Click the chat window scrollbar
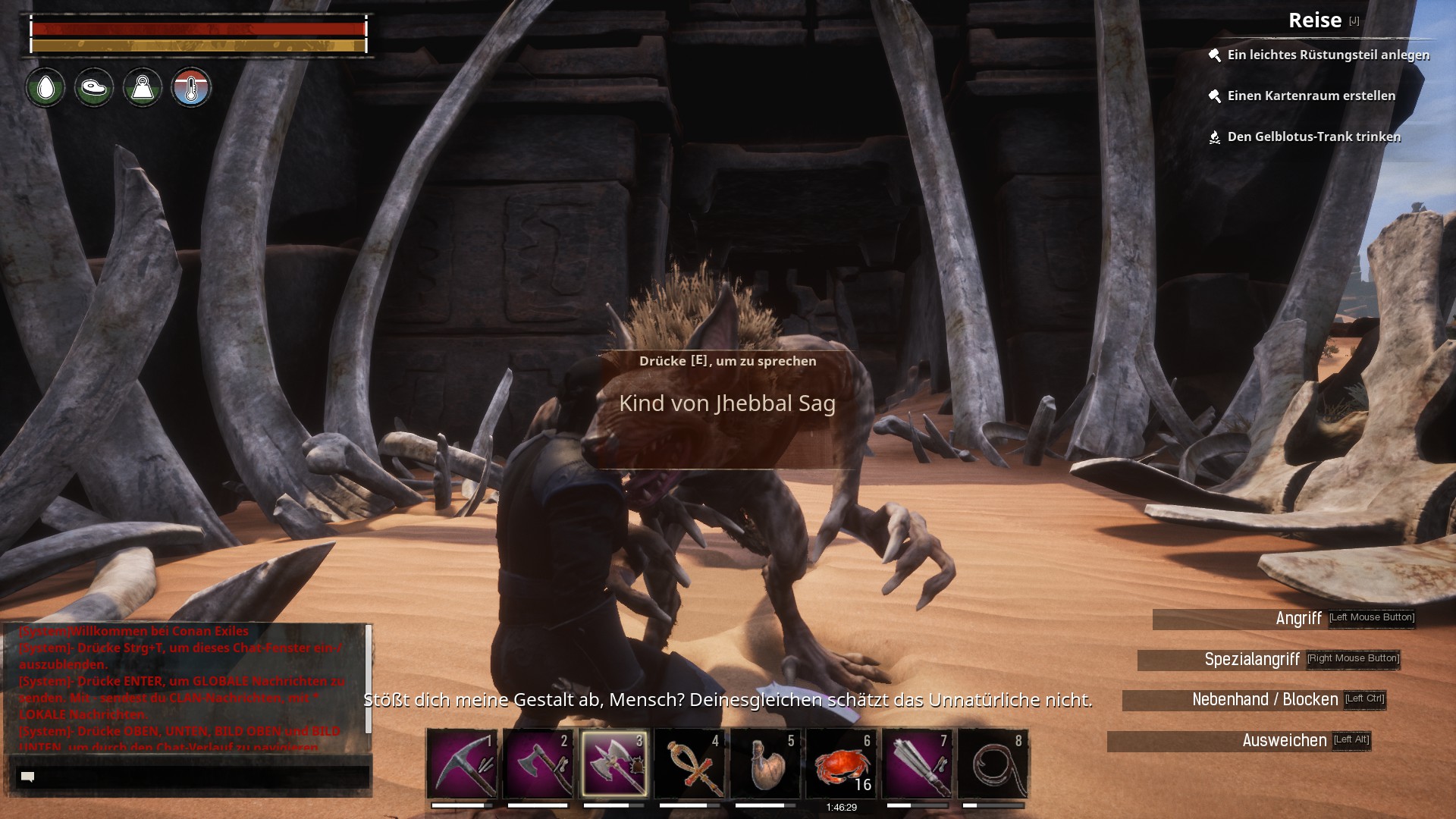Screen dimensions: 1456x819 pos(369,679)
